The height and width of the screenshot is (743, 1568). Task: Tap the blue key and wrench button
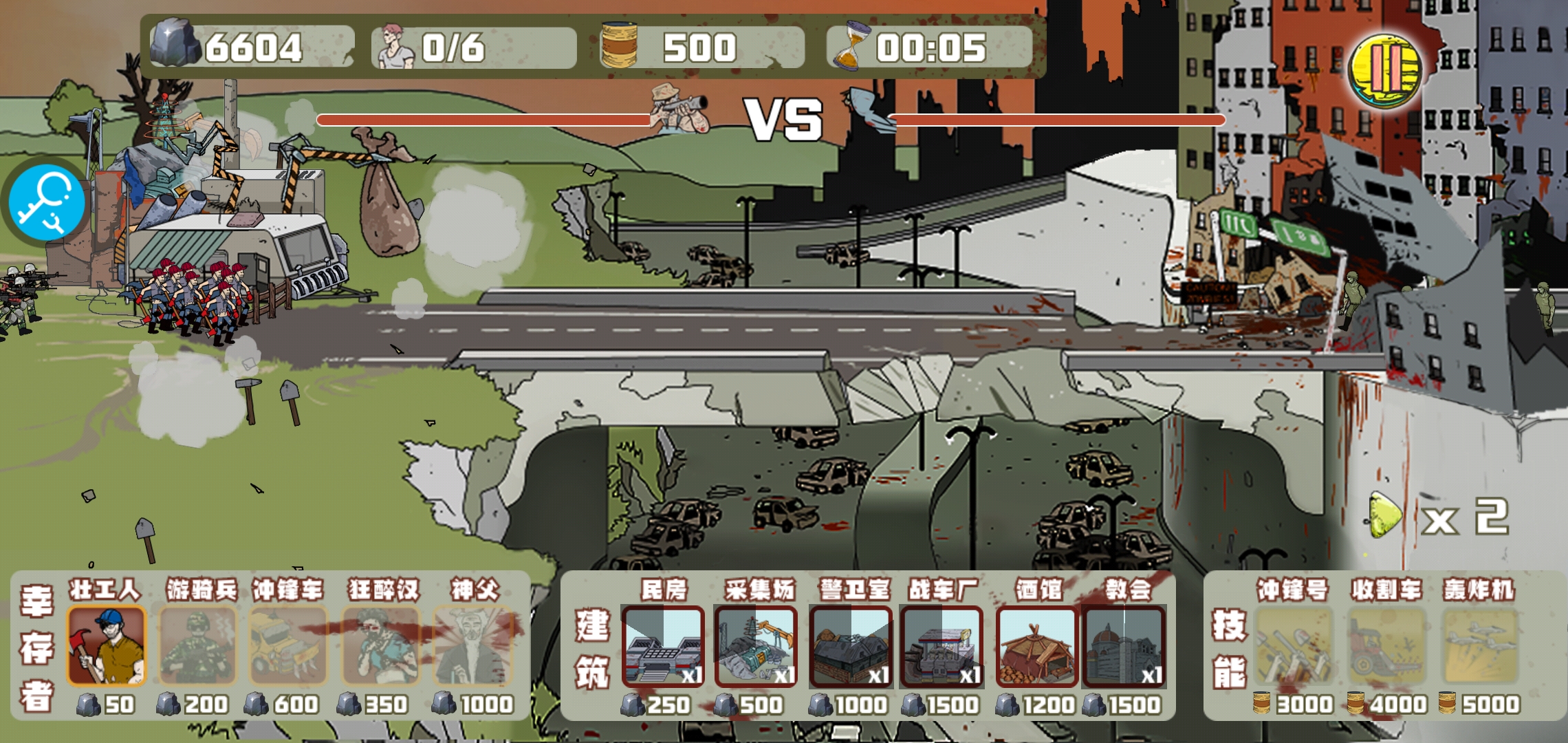tap(46, 201)
